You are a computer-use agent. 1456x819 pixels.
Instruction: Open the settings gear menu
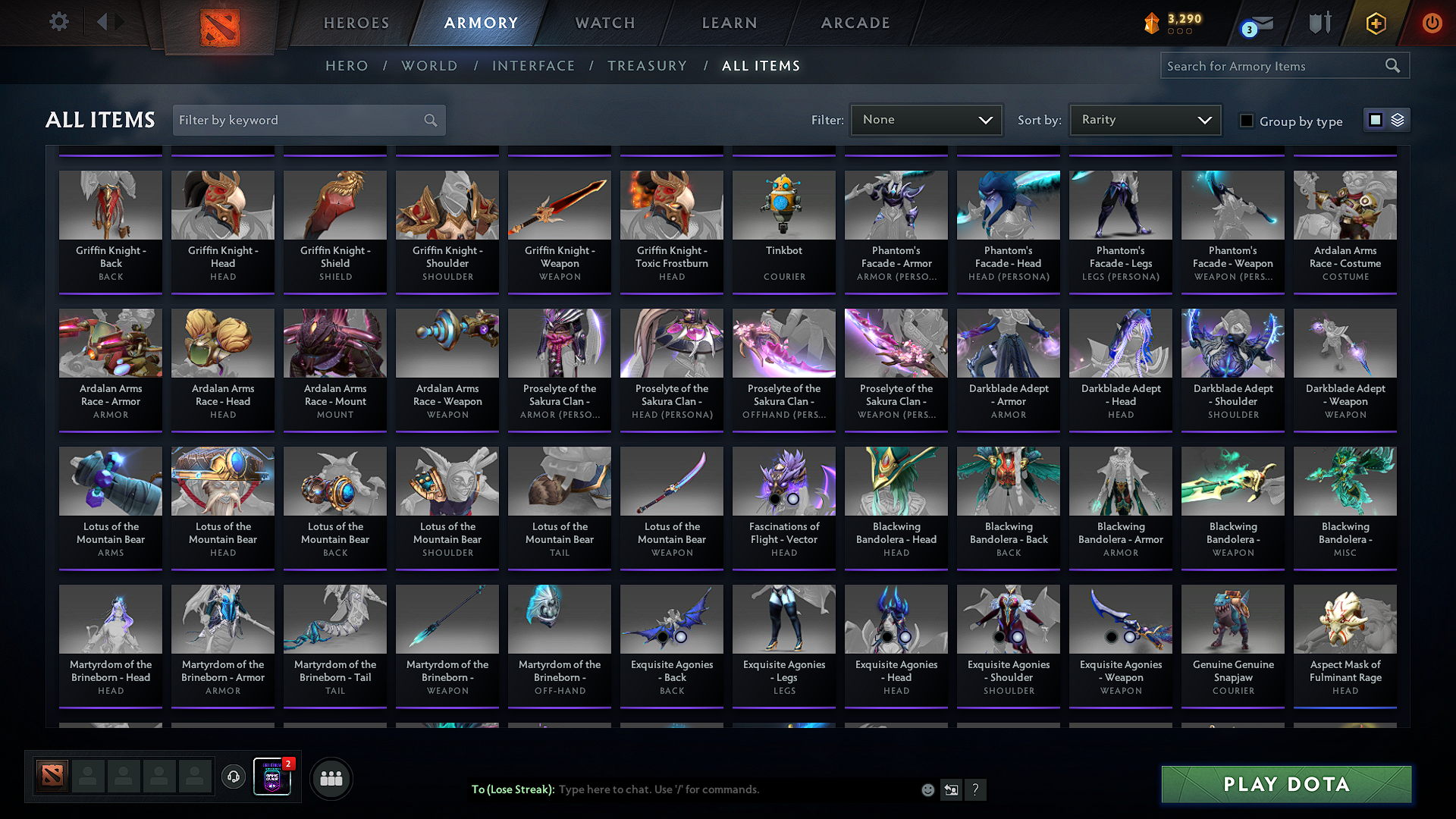58,22
